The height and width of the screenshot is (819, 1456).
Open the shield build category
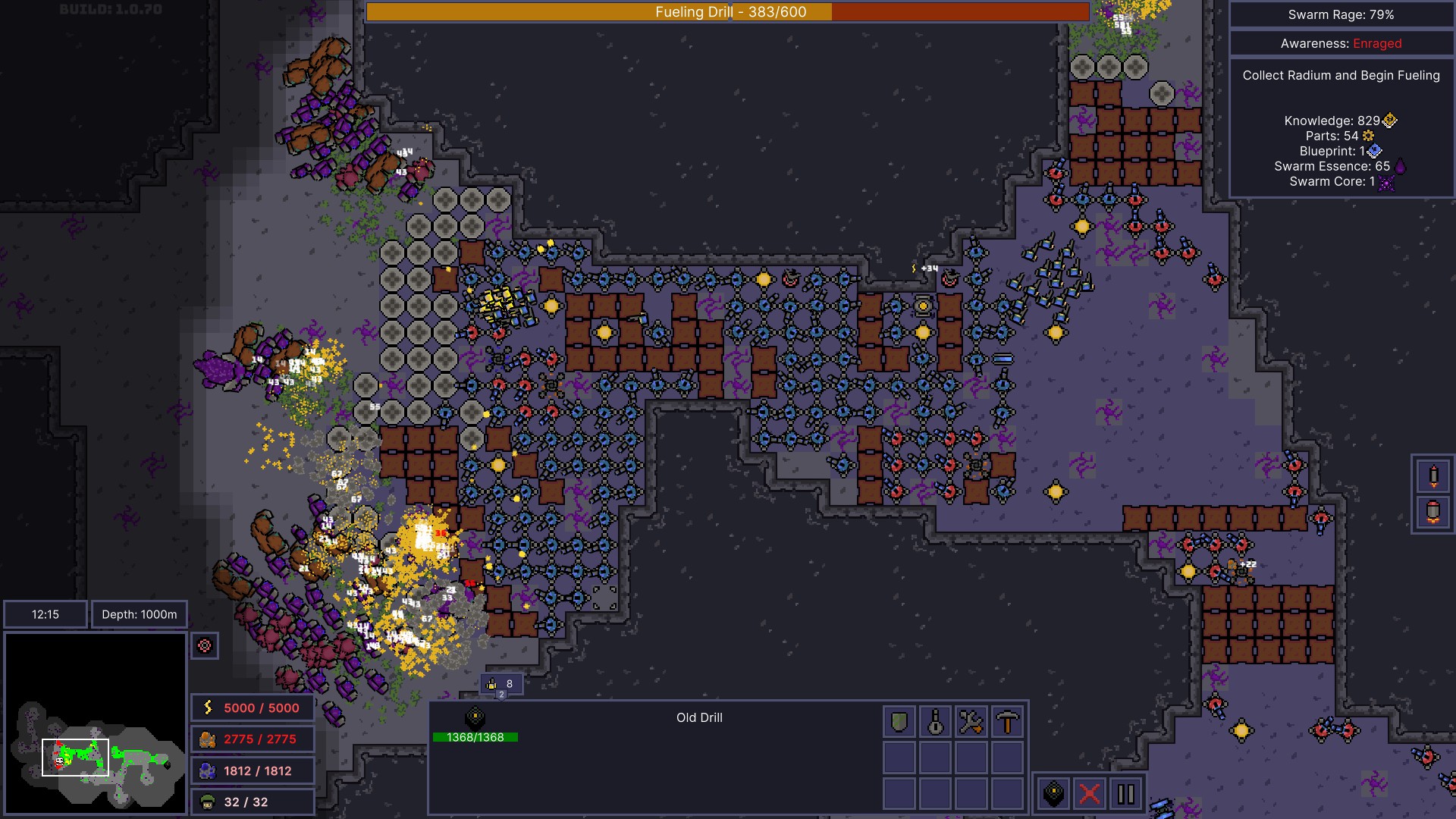tap(899, 722)
